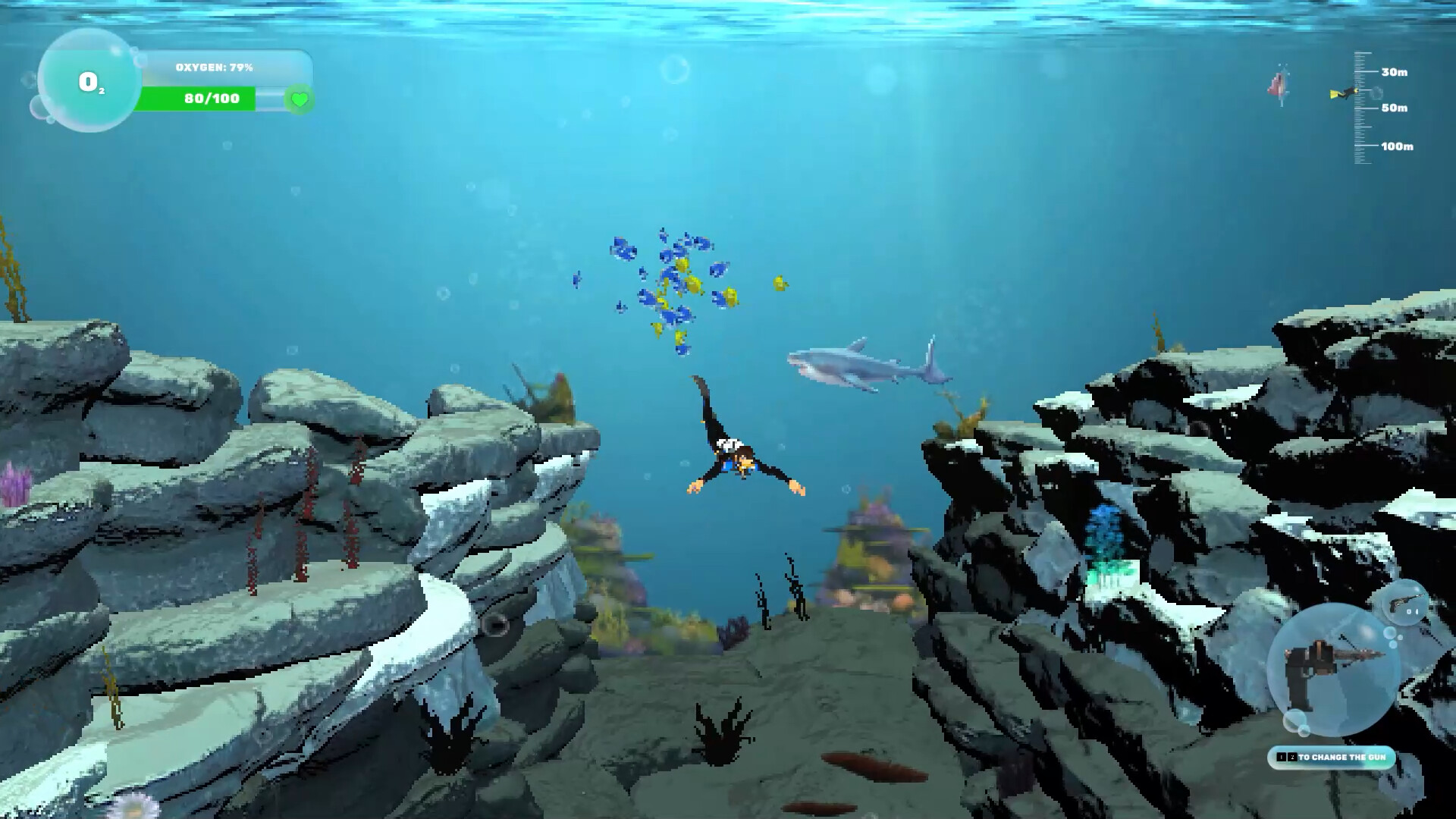
Task: Toggle the heart indicator on the health bar
Action: [299, 99]
